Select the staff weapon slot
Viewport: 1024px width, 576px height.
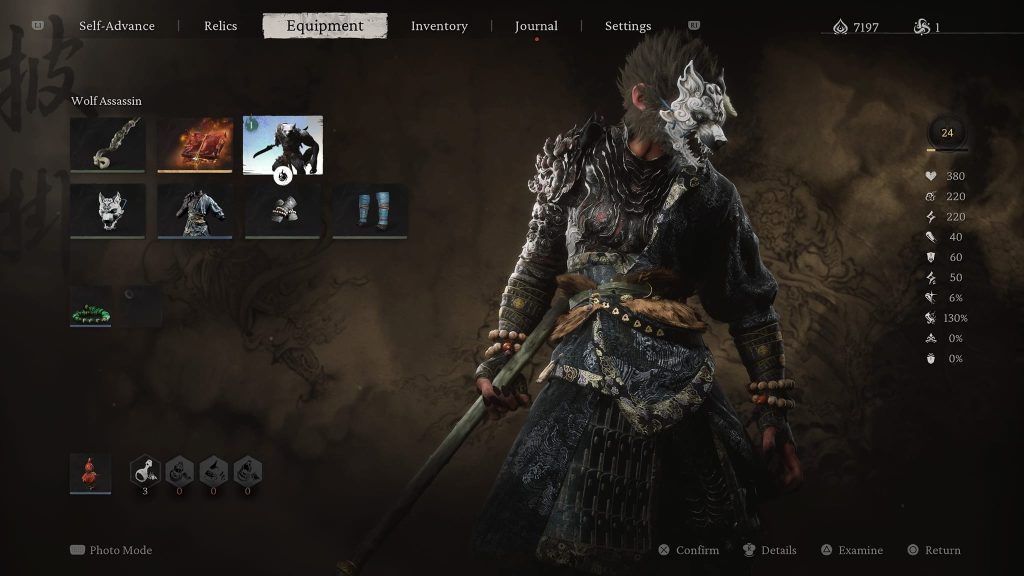(108, 145)
